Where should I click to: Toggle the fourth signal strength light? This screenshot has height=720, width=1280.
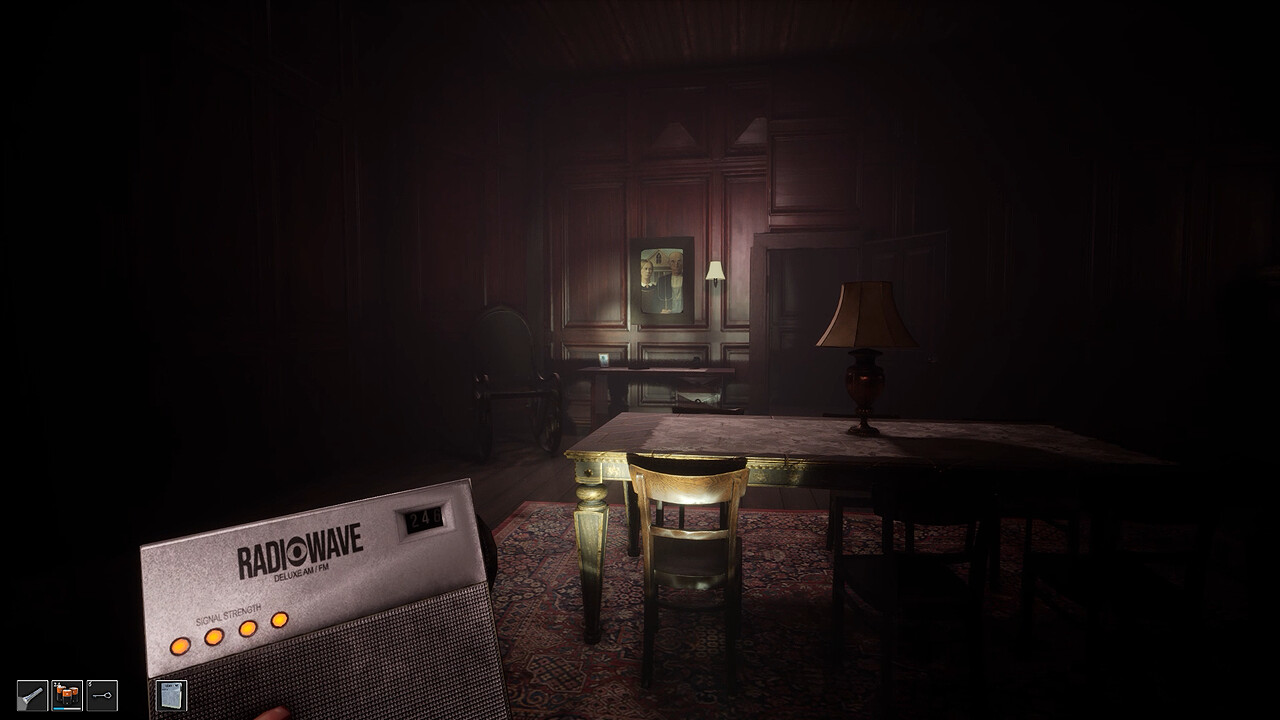(x=278, y=621)
